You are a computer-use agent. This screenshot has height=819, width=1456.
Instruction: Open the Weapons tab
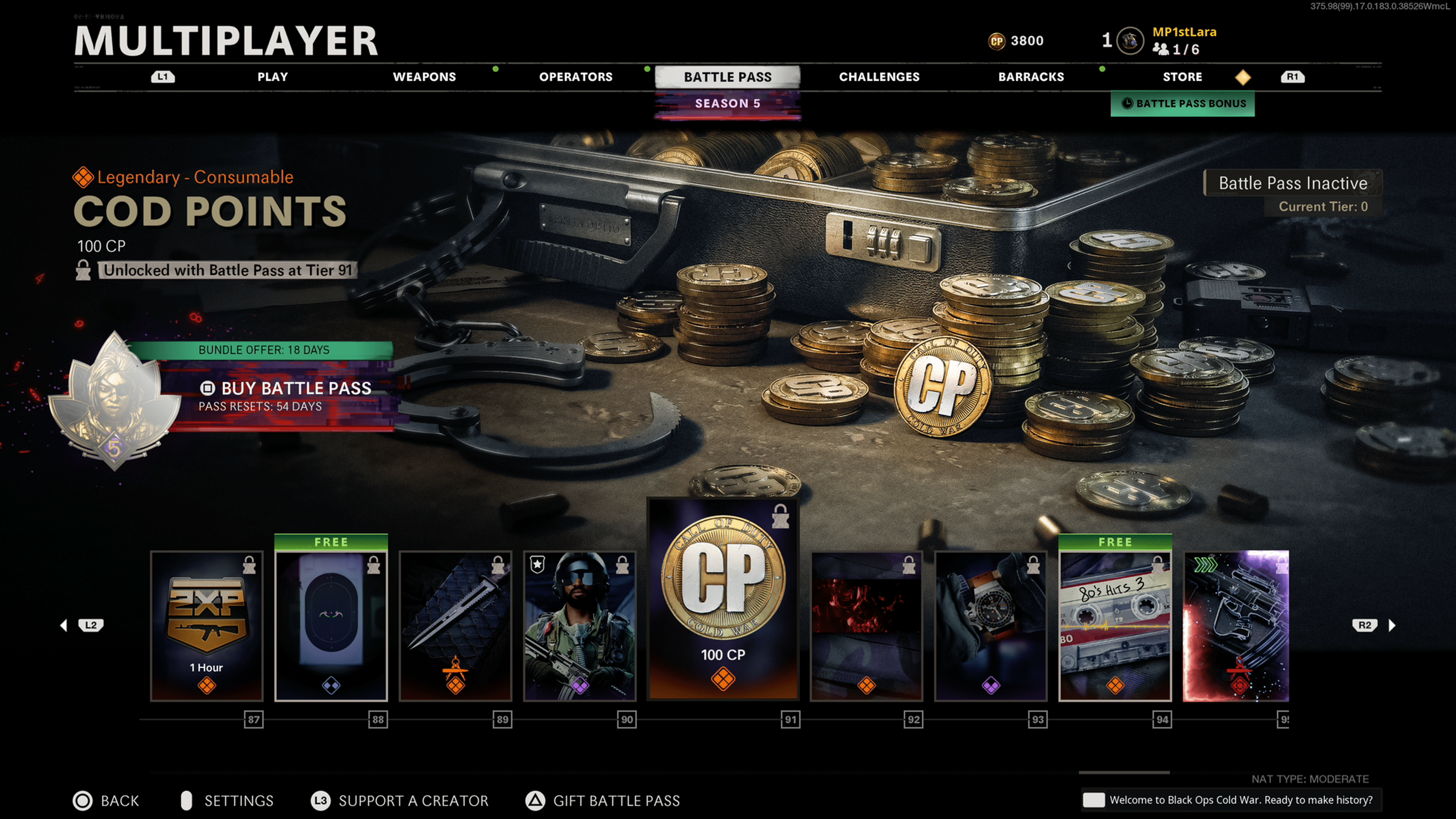pyautogui.click(x=424, y=77)
